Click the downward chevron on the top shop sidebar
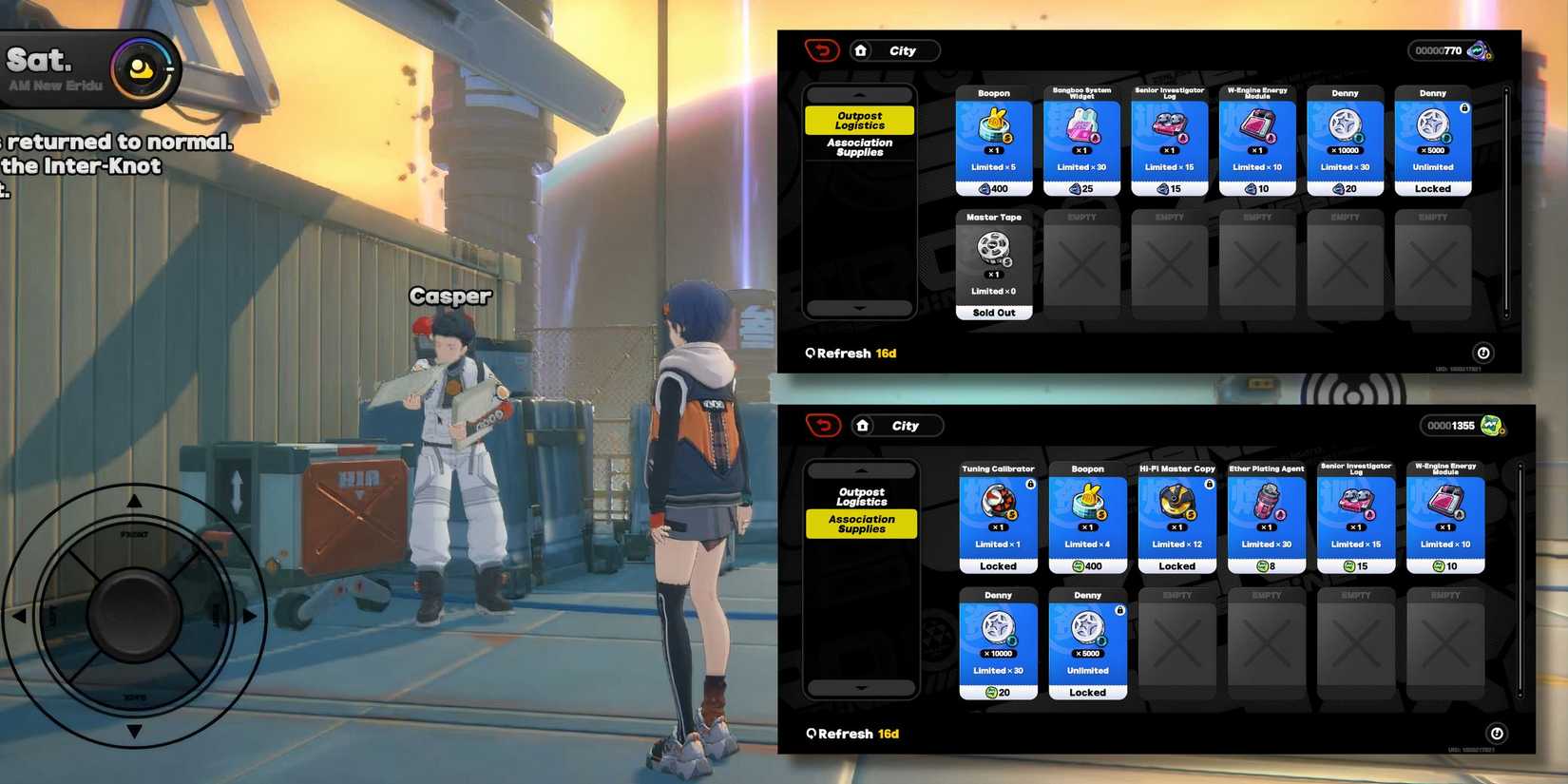This screenshot has width=1568, height=784. pyautogui.click(x=861, y=307)
